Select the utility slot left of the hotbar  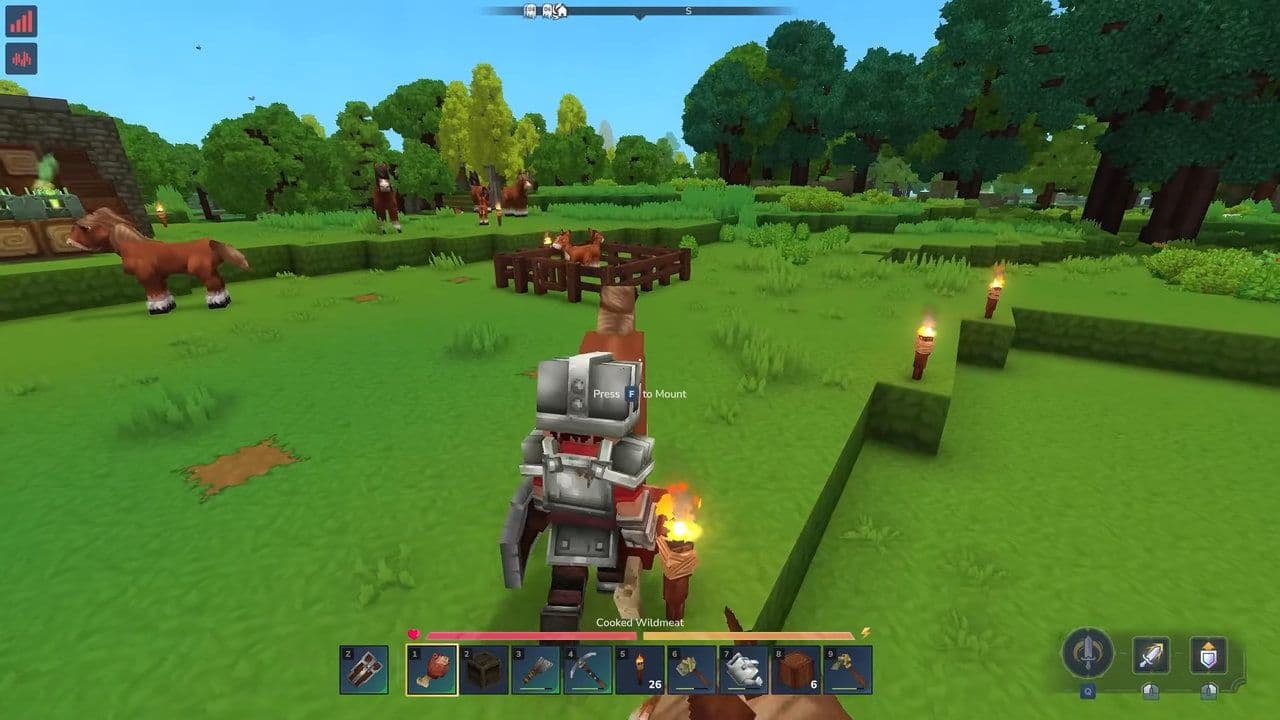(x=364, y=670)
